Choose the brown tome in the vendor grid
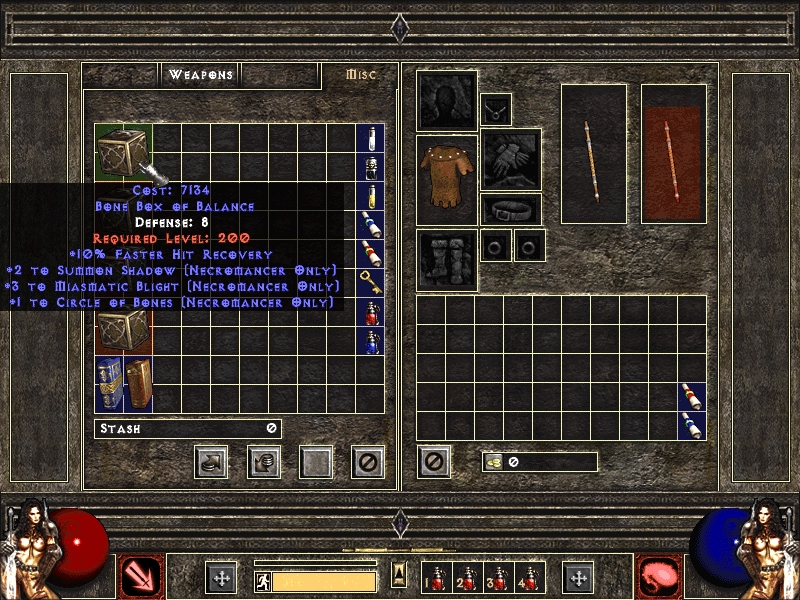The height and width of the screenshot is (600, 800). pos(138,383)
